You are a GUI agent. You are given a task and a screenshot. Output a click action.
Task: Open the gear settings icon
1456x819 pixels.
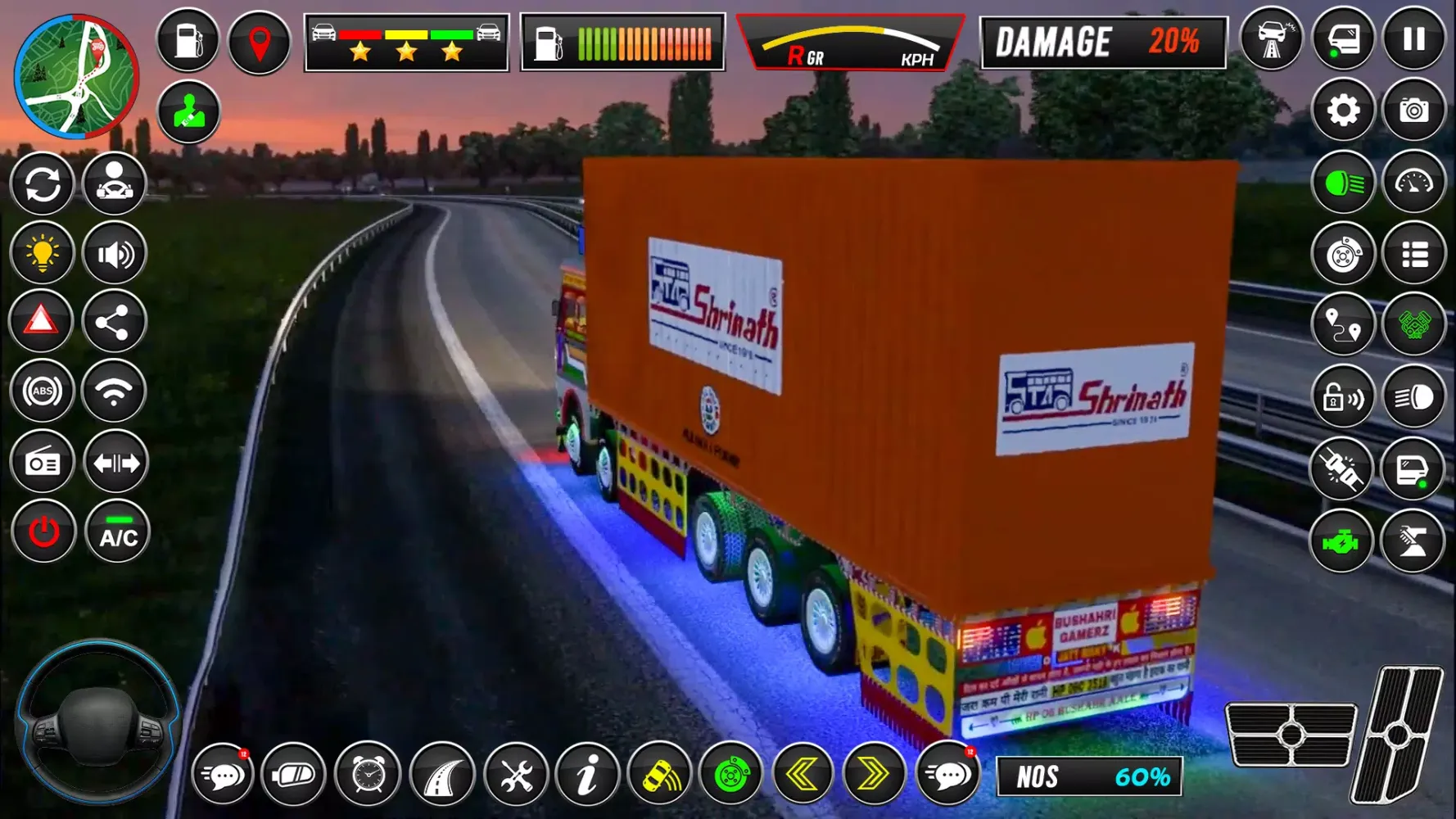pos(1343,110)
